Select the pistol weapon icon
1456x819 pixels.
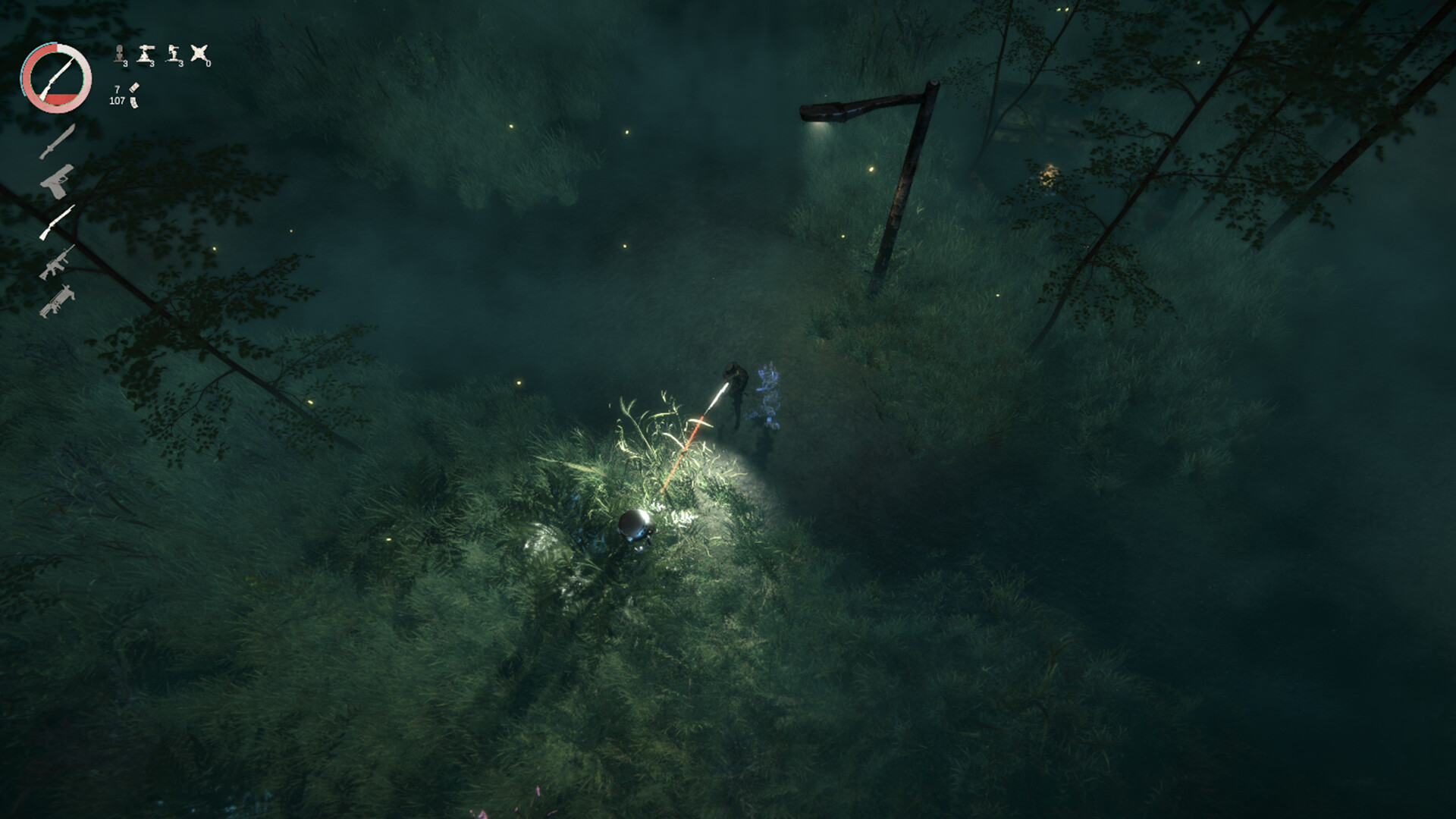(56, 182)
